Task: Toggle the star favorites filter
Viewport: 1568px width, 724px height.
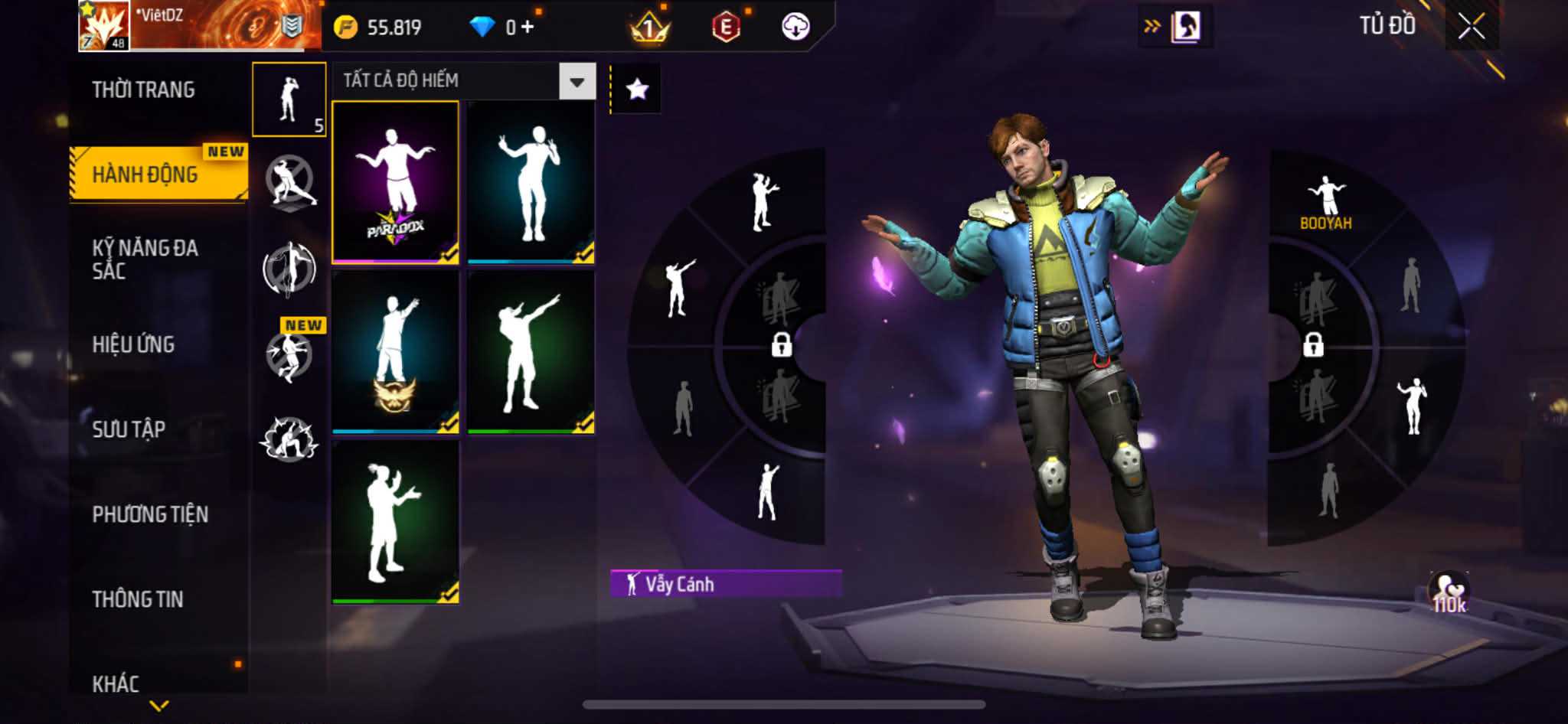Action: [637, 90]
